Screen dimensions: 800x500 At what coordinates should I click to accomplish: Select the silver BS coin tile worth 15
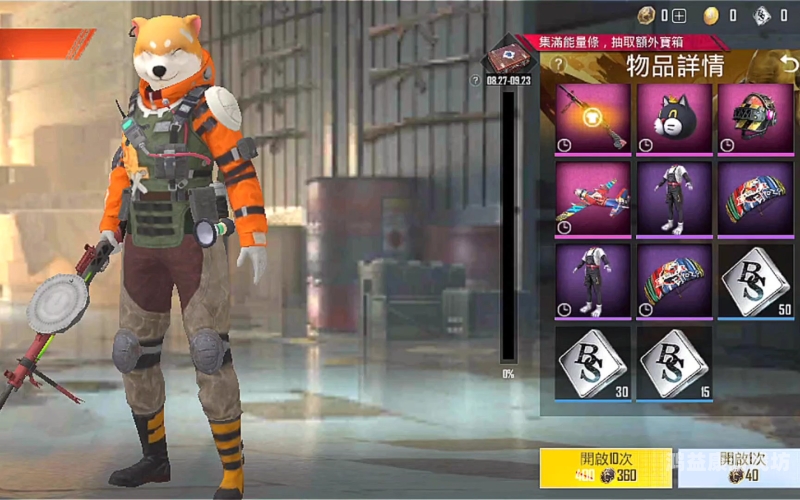674,362
